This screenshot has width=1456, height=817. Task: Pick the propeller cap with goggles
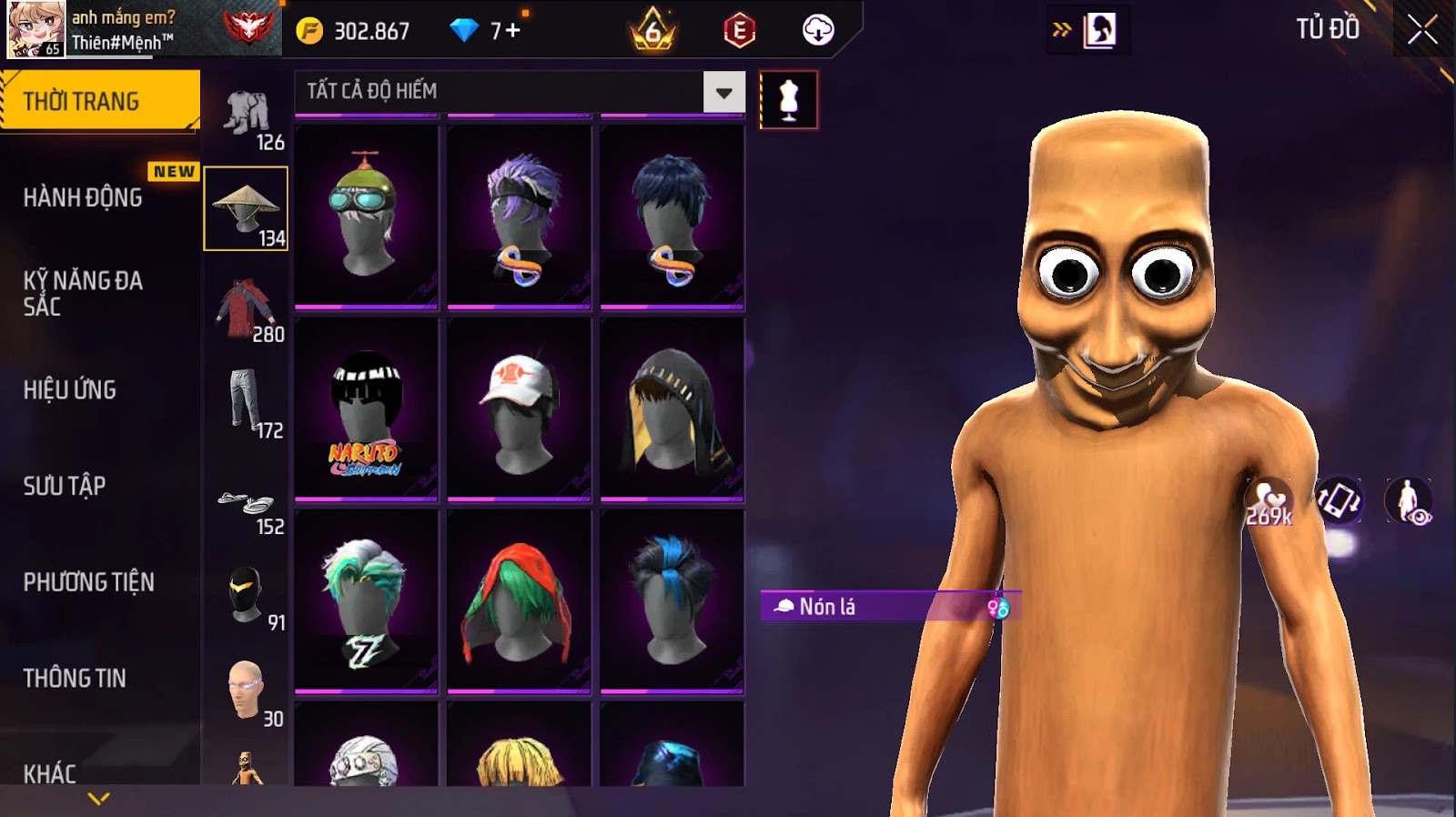367,216
